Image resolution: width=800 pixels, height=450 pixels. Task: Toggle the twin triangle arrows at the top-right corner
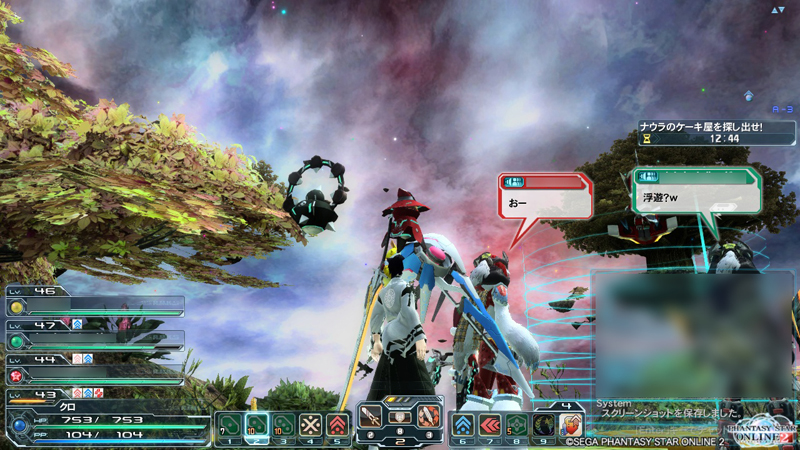click(x=779, y=10)
